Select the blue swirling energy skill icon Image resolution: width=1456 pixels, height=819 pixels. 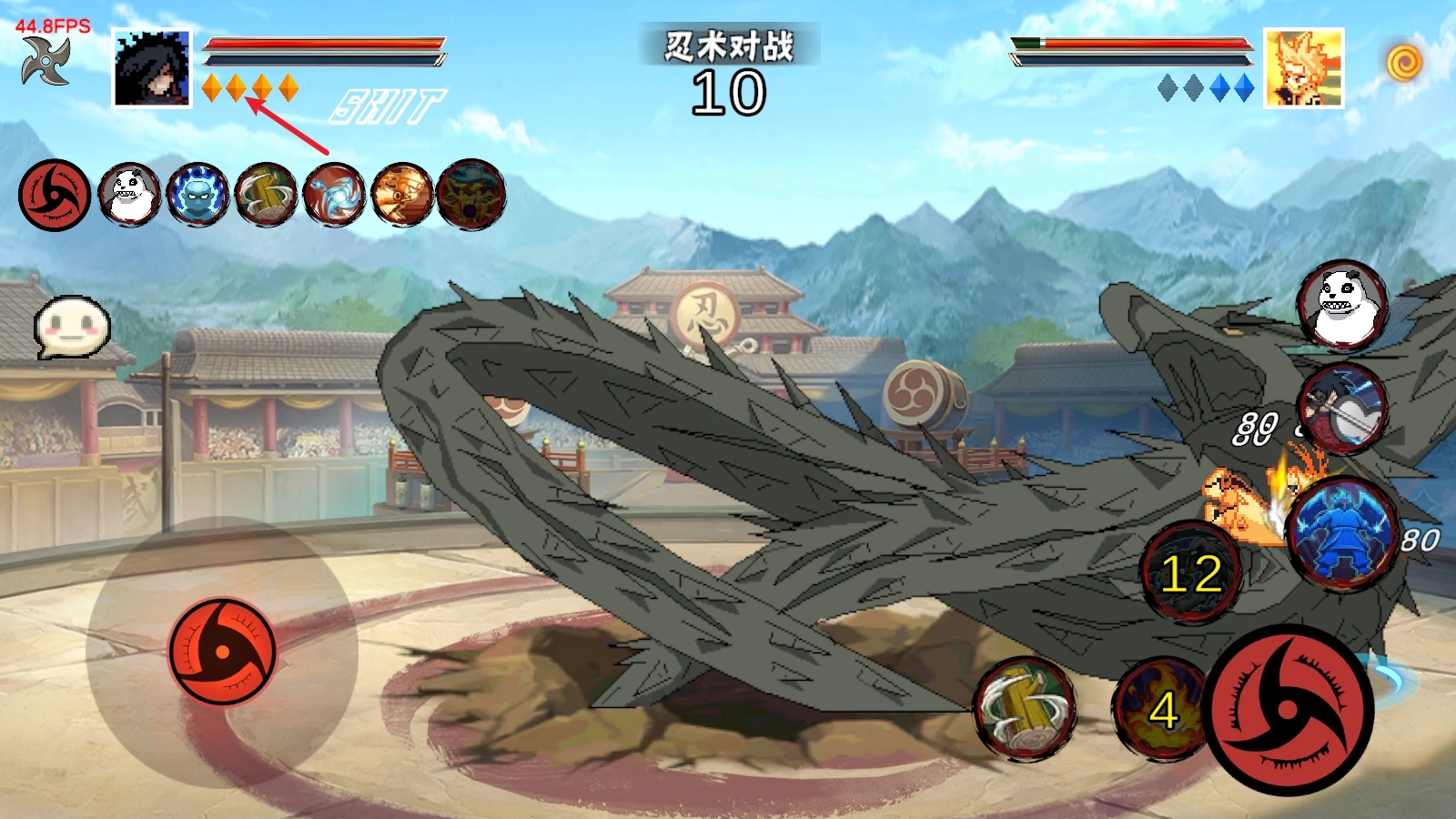pos(334,195)
